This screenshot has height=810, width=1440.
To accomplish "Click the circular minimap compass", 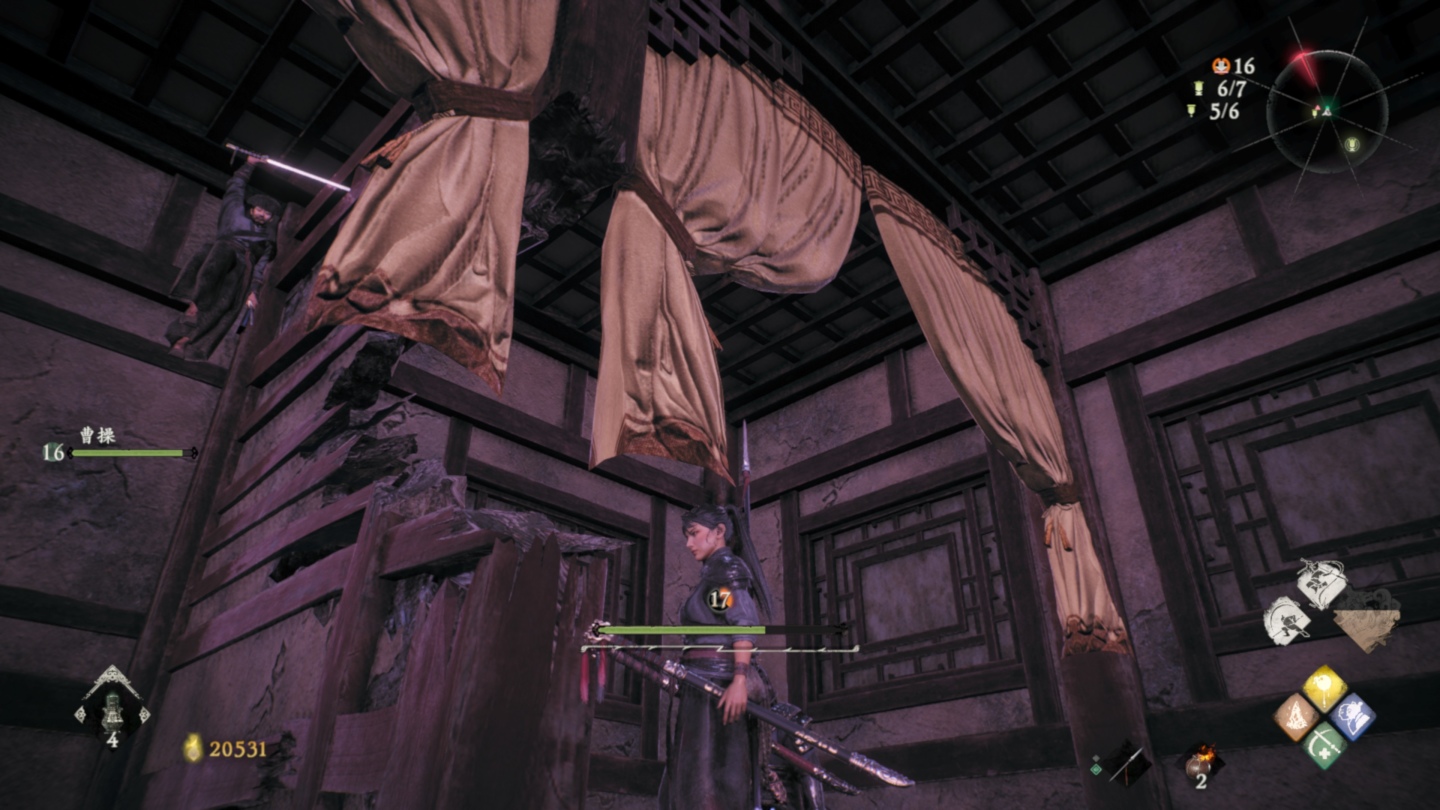I will click(1326, 111).
